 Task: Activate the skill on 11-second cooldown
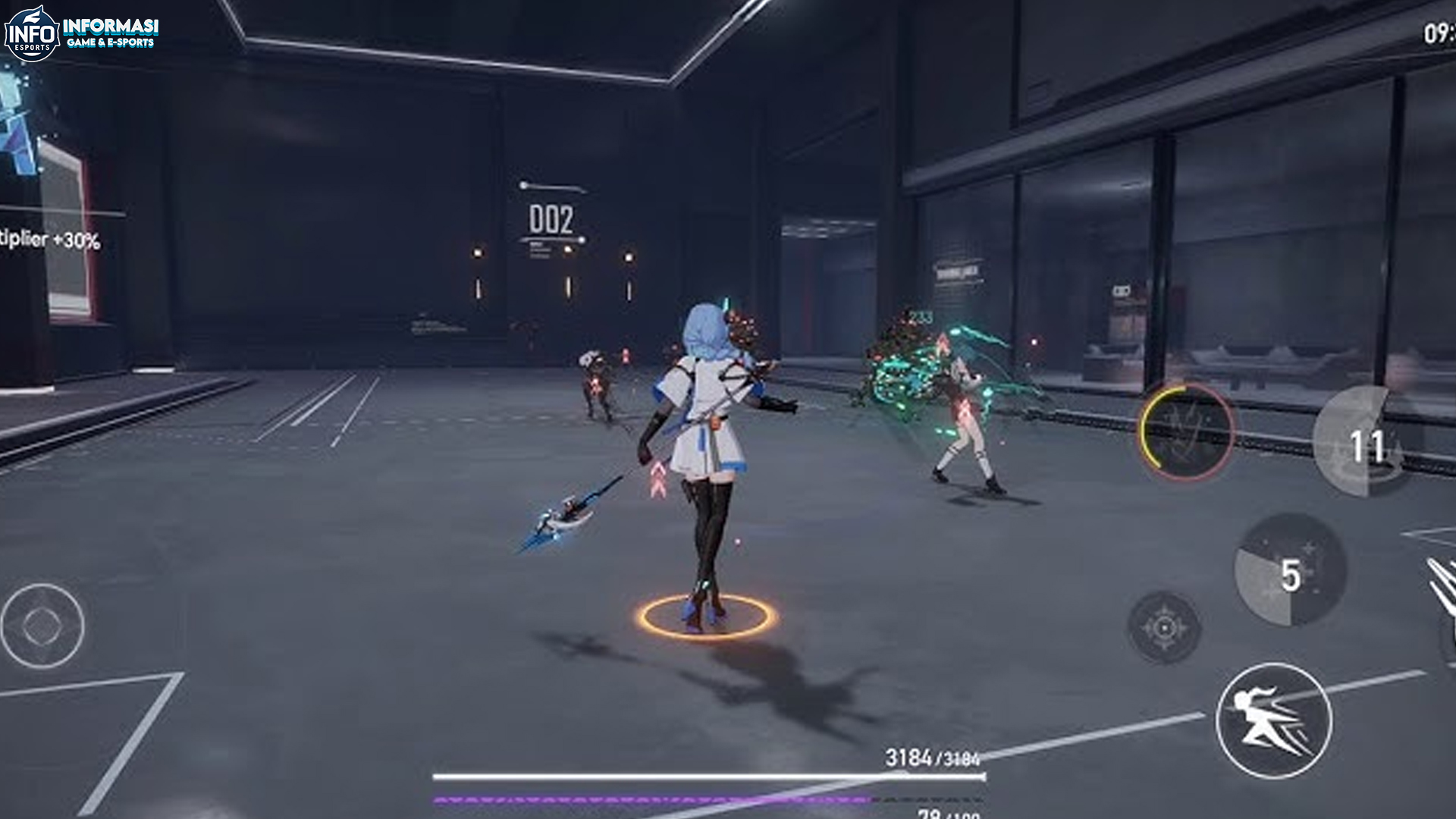(1365, 444)
